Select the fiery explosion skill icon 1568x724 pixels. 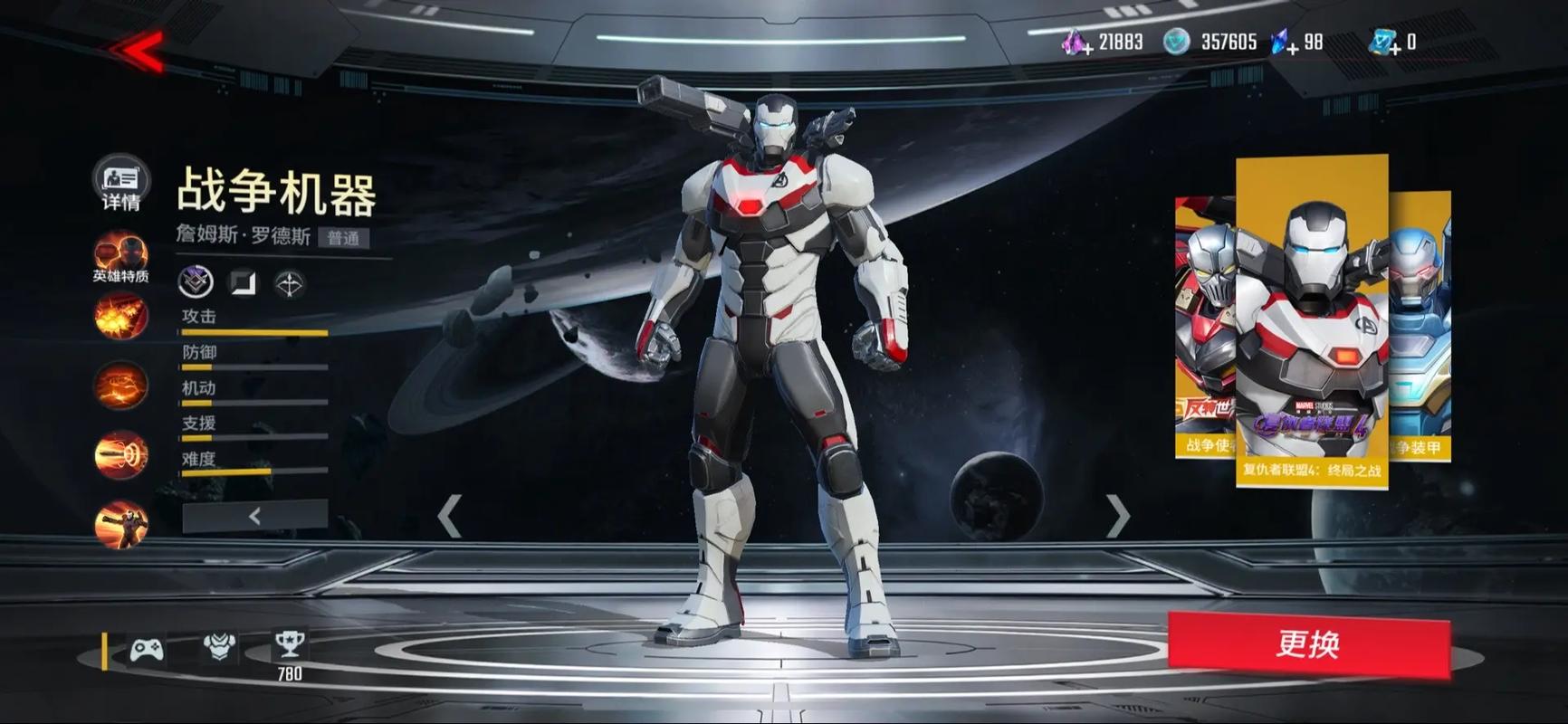coord(120,316)
